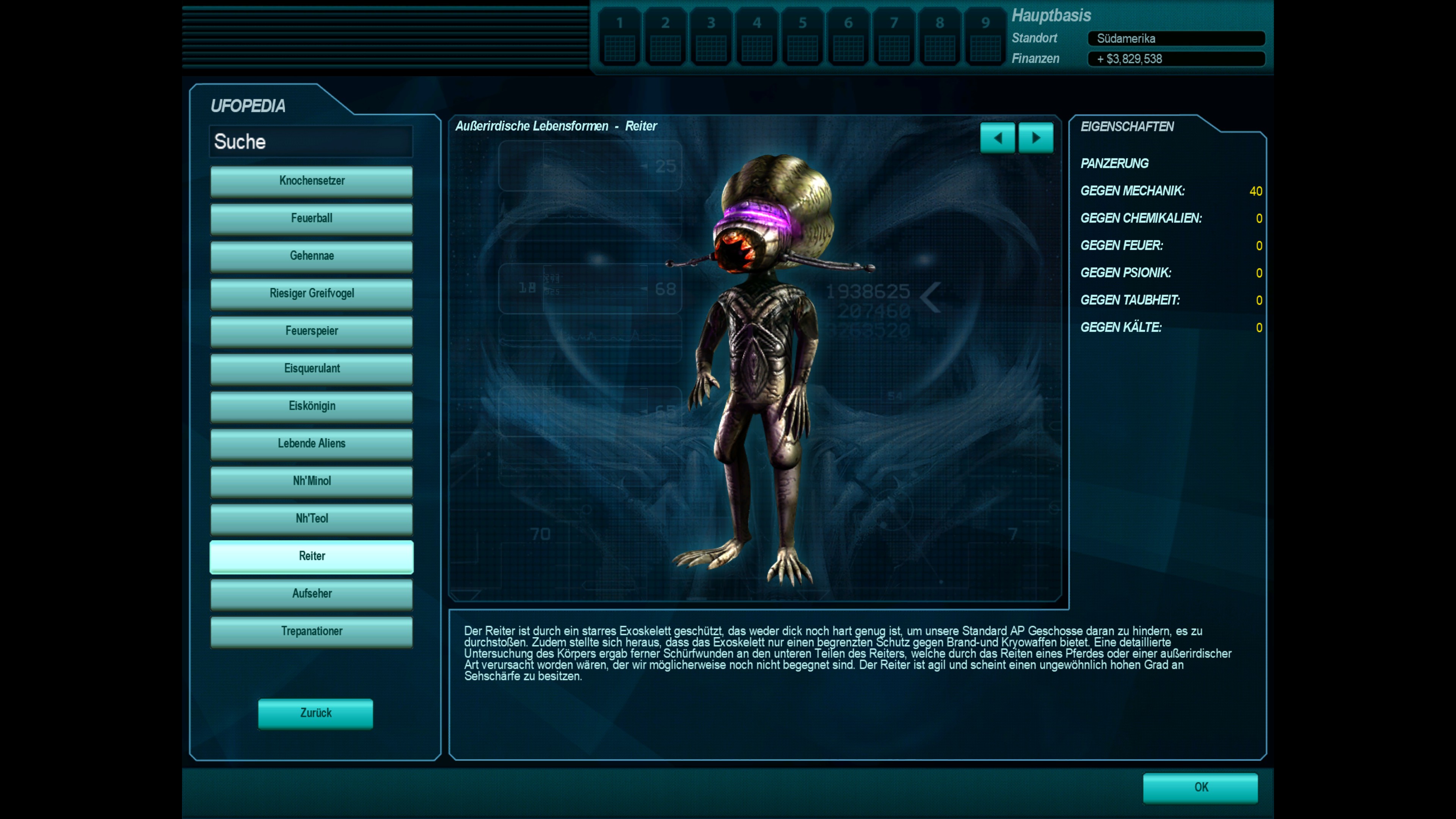Show the Nh'Teol entry
The width and height of the screenshot is (1456, 819).
tap(311, 518)
